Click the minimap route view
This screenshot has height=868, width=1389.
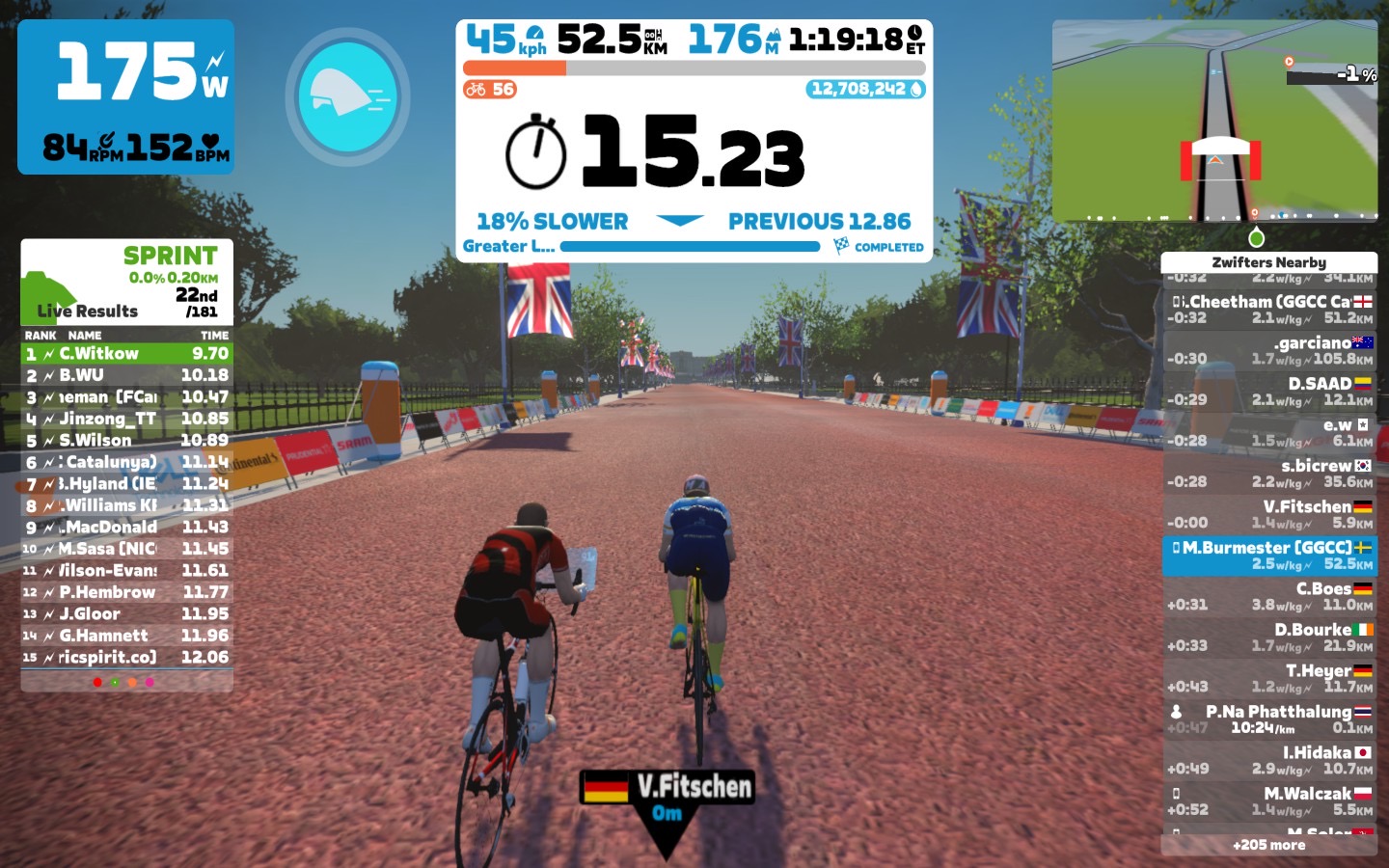pos(1214,121)
